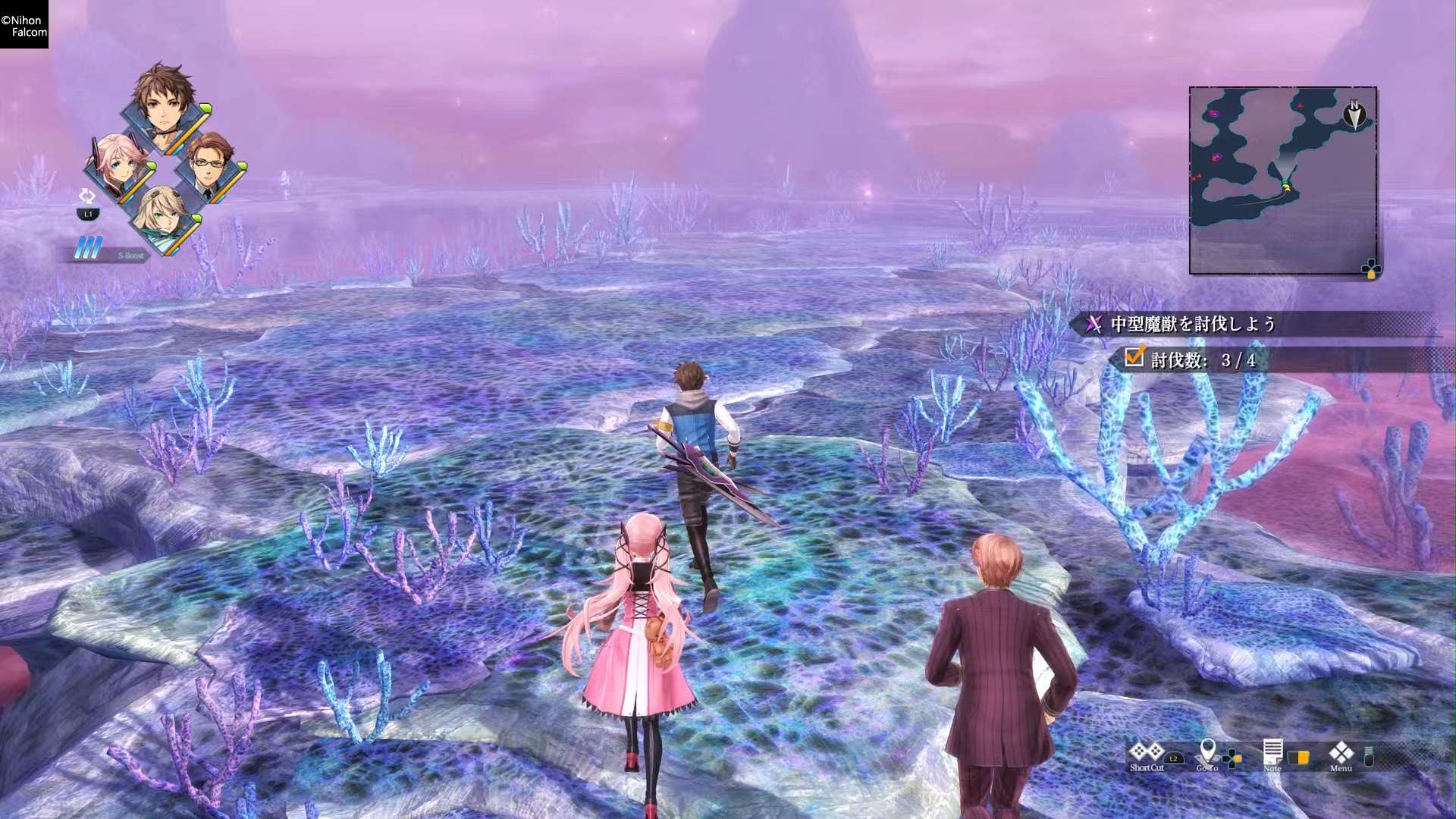Click the north compass on the minimap

coord(1354,115)
